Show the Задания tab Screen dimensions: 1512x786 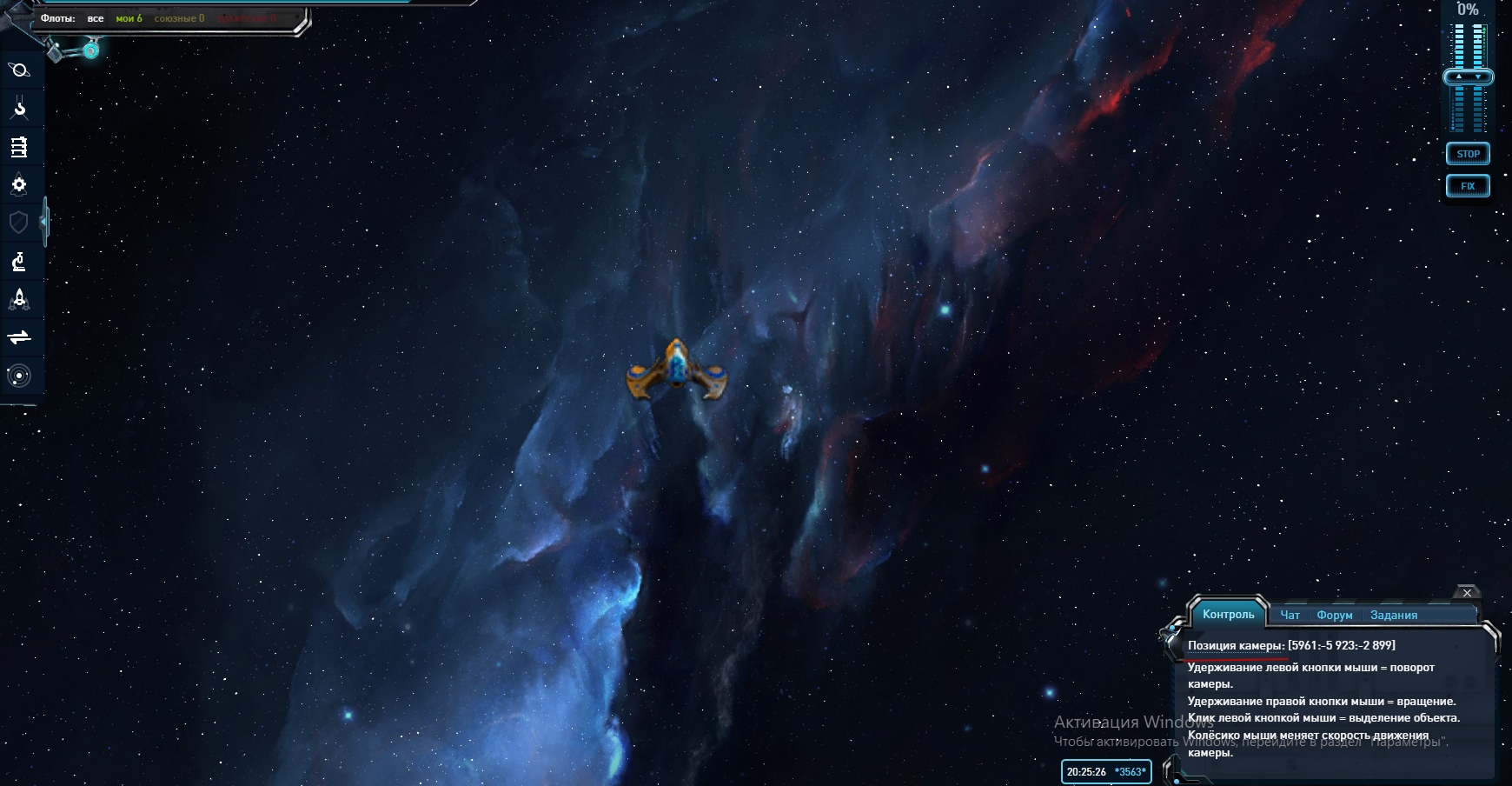point(1394,615)
